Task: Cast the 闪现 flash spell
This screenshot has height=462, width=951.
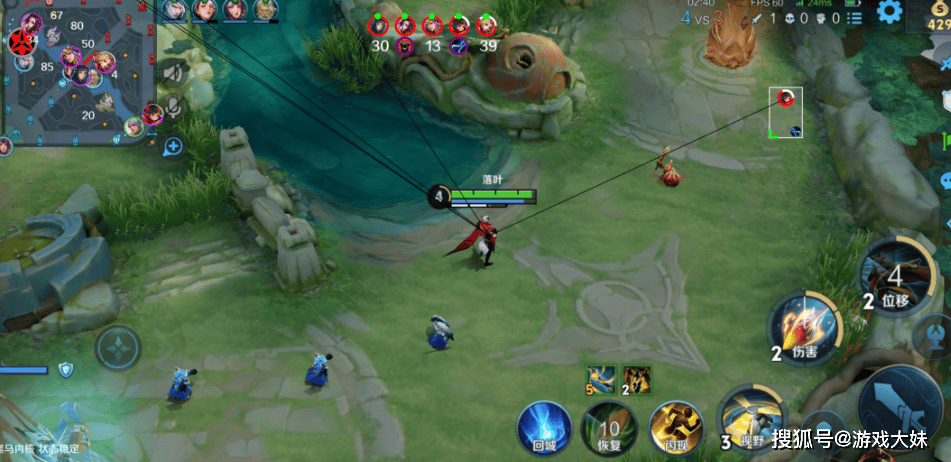Action: [x=672, y=424]
